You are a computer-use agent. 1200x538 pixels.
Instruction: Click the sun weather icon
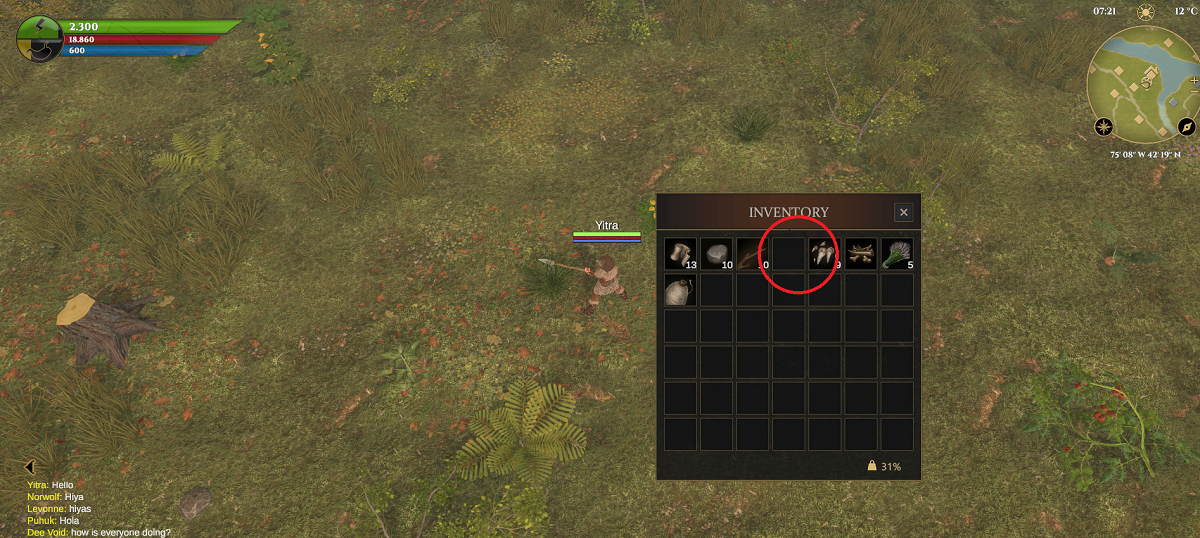1145,12
